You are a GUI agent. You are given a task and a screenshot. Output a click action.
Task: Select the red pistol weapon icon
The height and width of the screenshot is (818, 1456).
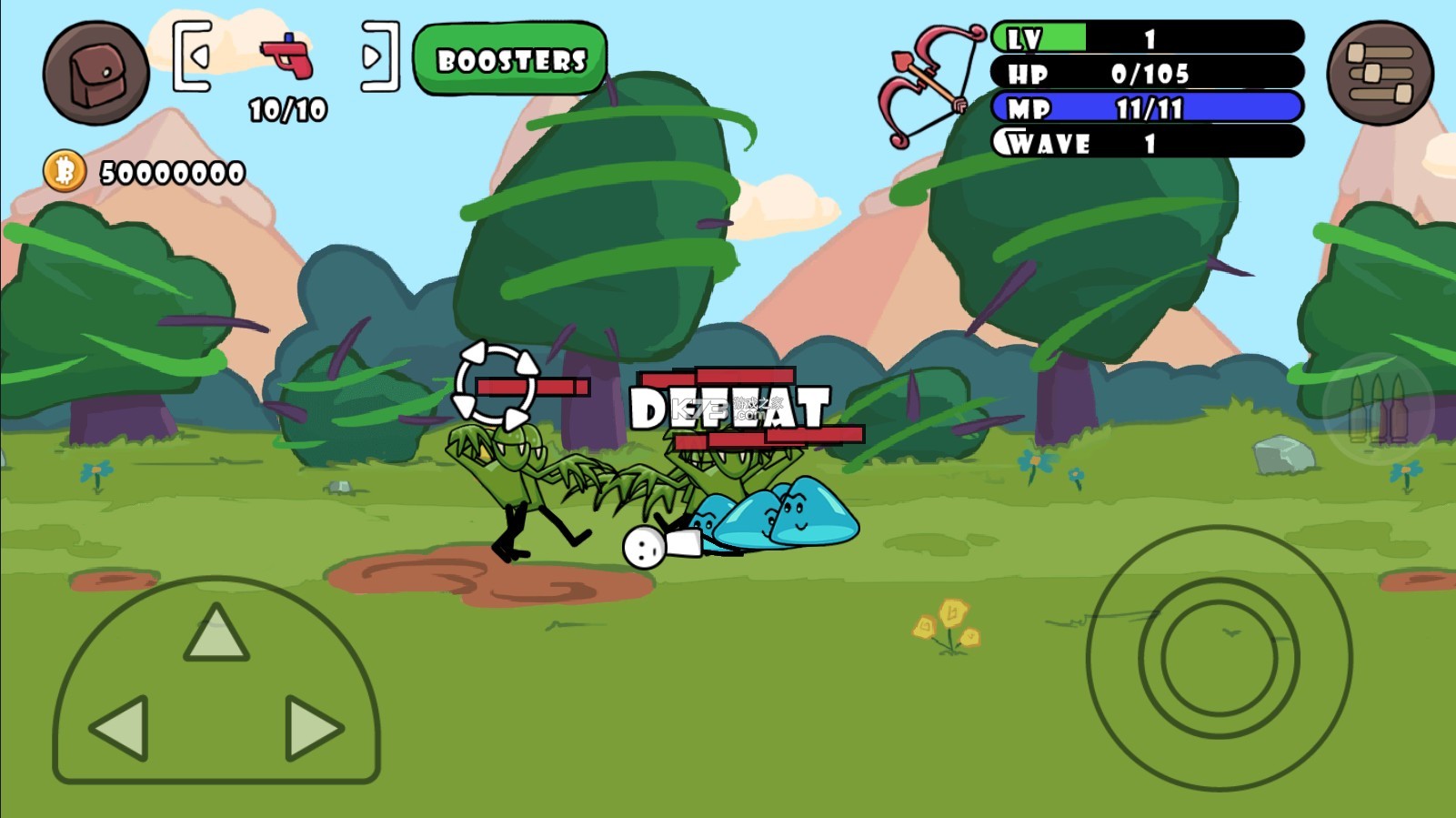(x=287, y=56)
